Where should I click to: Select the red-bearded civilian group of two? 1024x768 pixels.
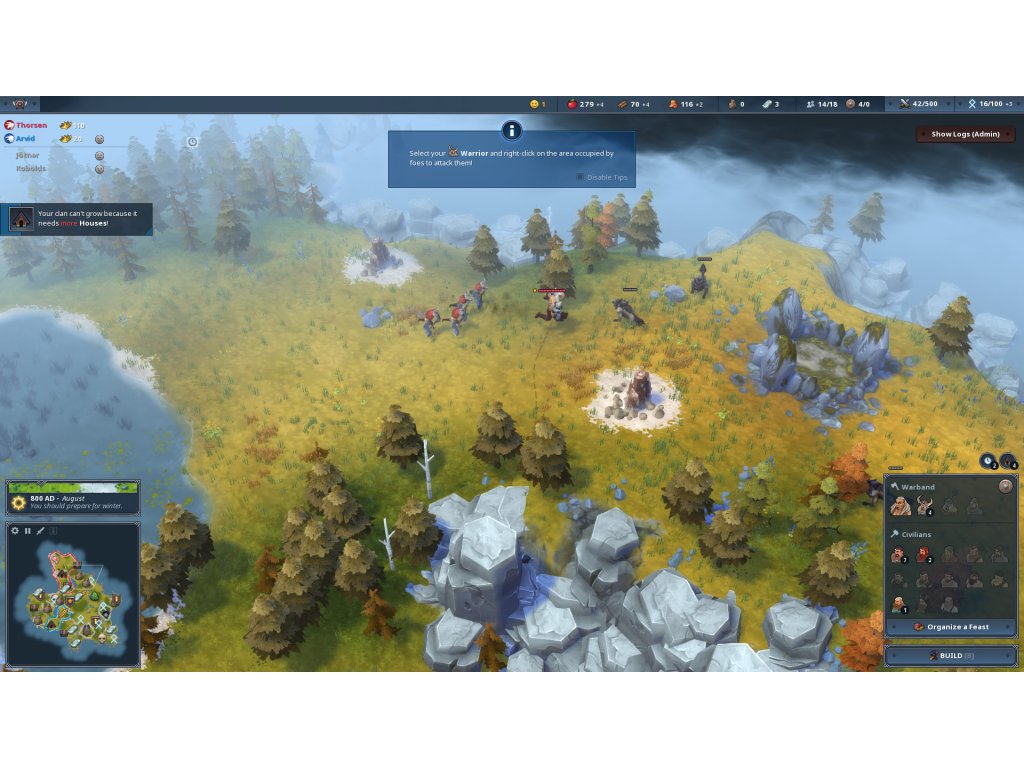click(x=923, y=555)
